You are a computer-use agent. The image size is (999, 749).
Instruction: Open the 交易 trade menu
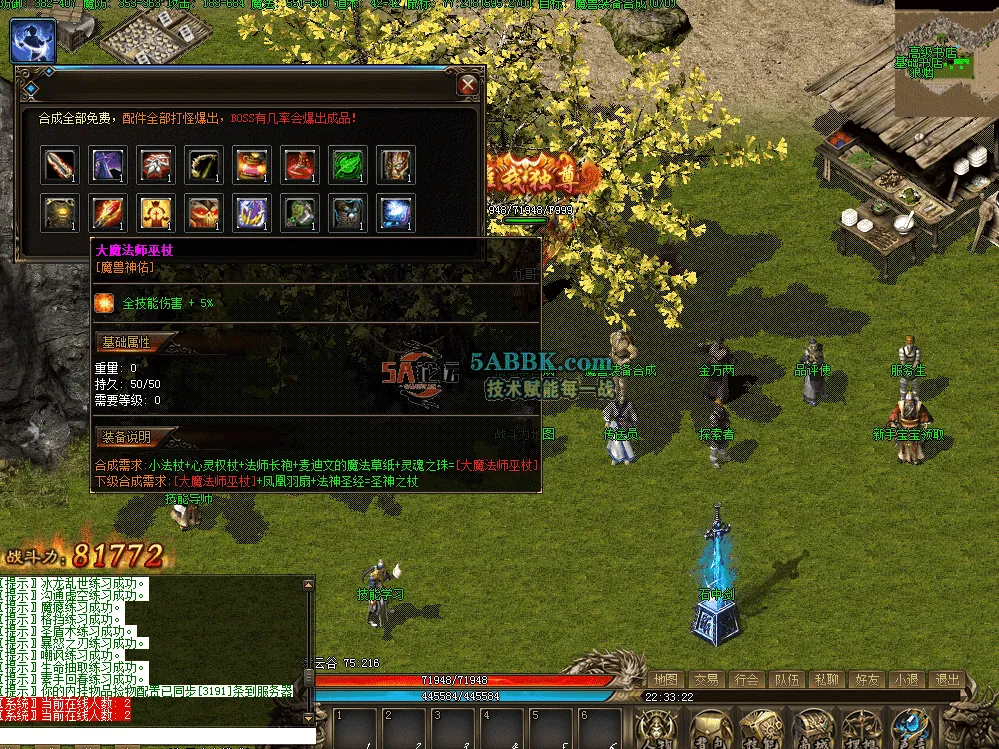click(x=706, y=680)
